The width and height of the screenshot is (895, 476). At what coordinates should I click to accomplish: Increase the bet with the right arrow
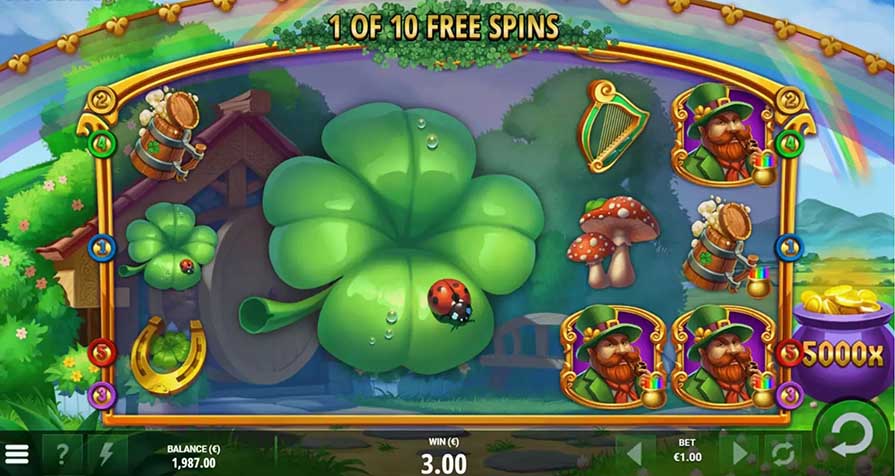click(739, 455)
